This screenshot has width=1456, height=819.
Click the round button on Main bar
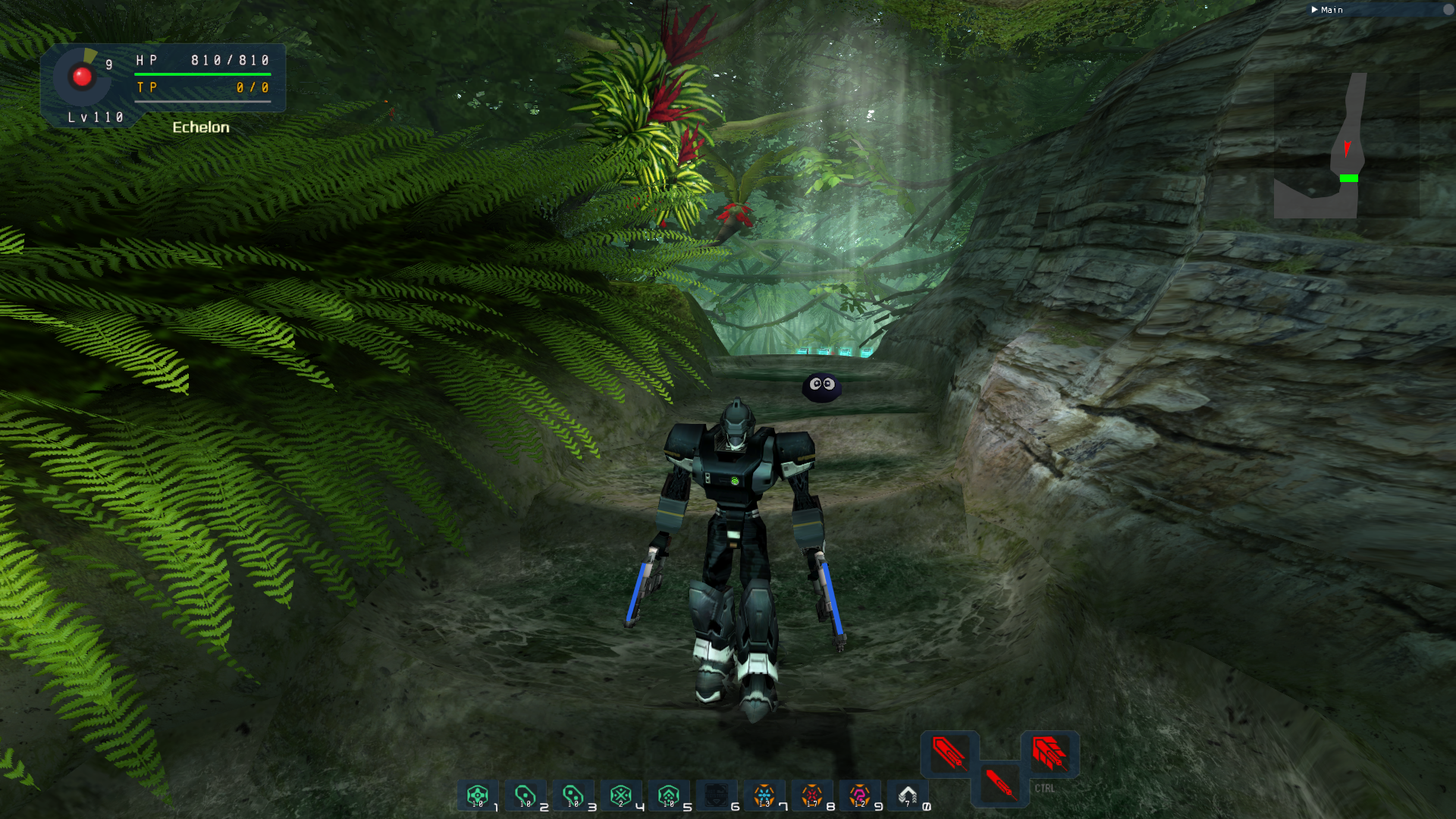pyautogui.click(x=1448, y=10)
